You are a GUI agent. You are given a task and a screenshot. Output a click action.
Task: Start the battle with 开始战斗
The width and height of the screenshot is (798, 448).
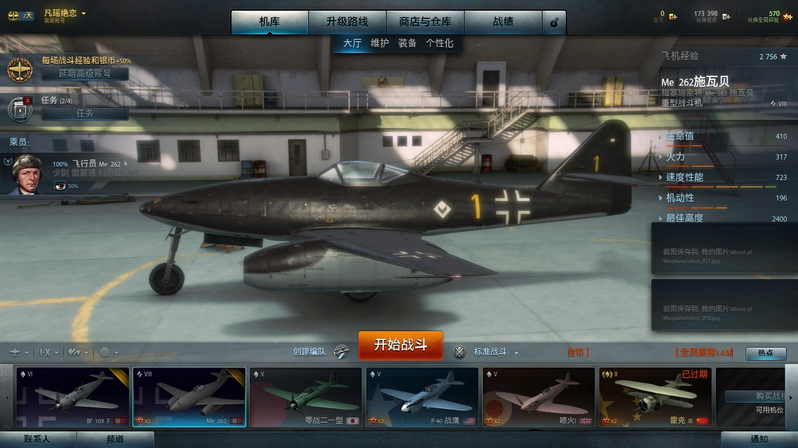click(x=400, y=345)
